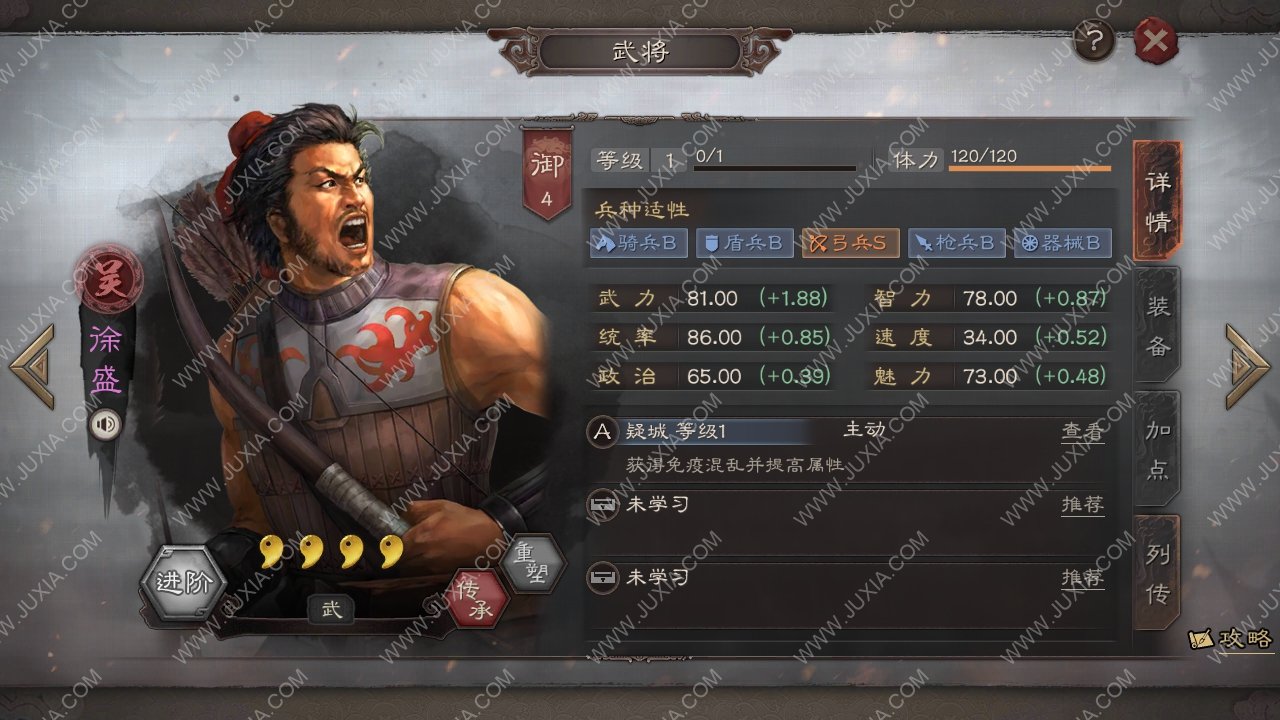Close the 武将 general panel

click(x=1155, y=42)
